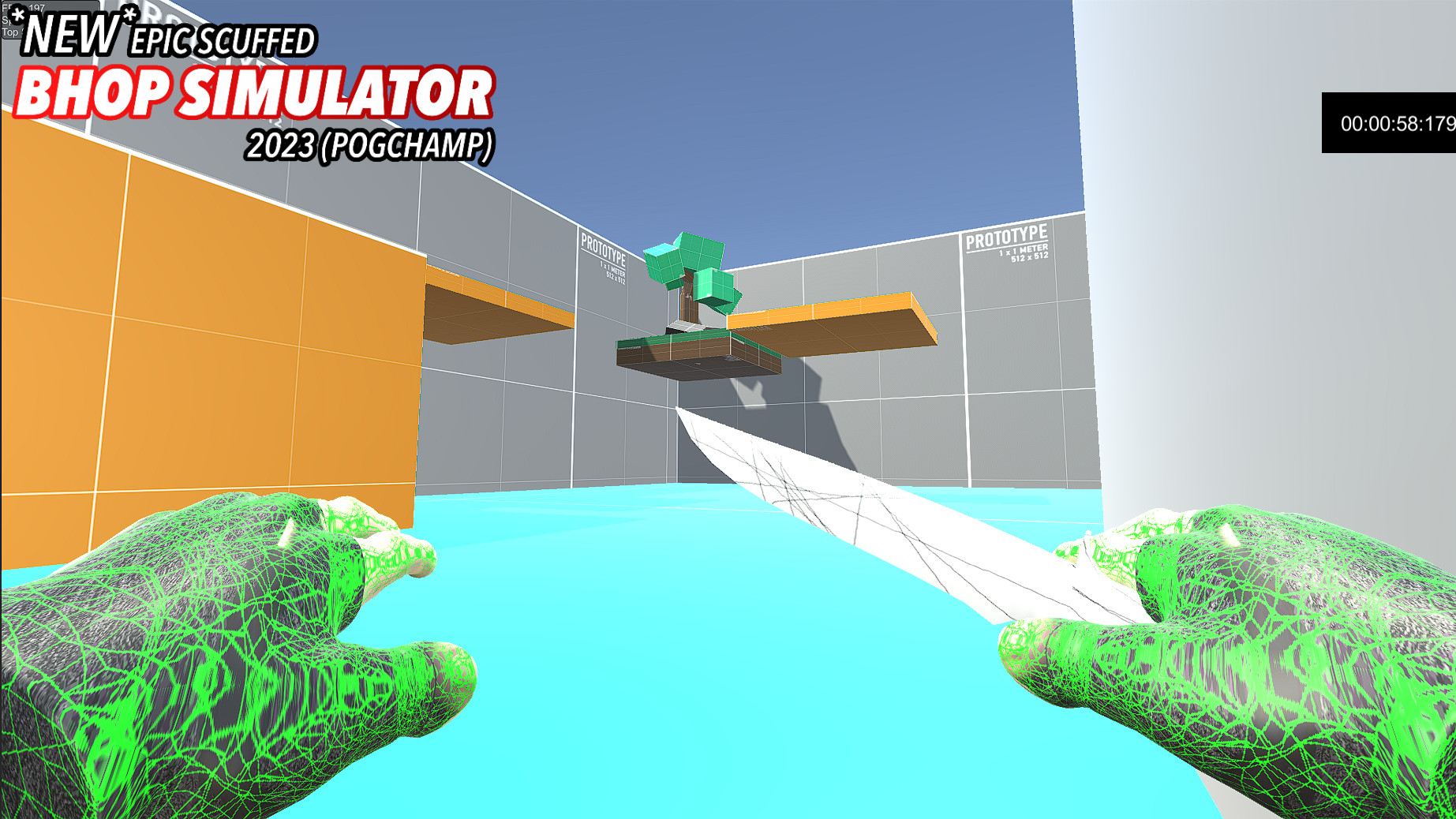Click the asterisk after the NEW title text
The height and width of the screenshot is (819, 1456).
pyautogui.click(x=129, y=15)
